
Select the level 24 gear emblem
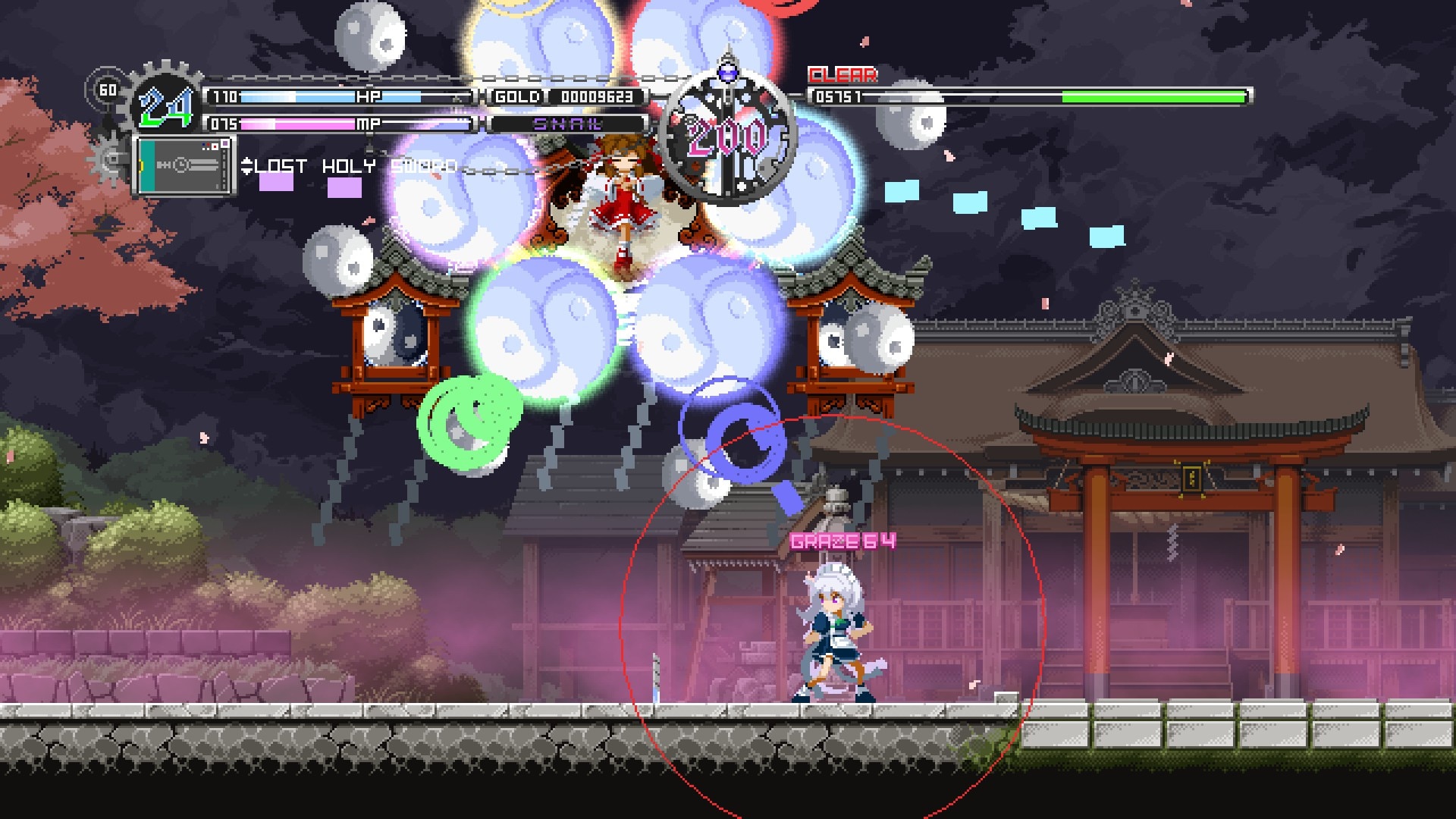click(165, 108)
